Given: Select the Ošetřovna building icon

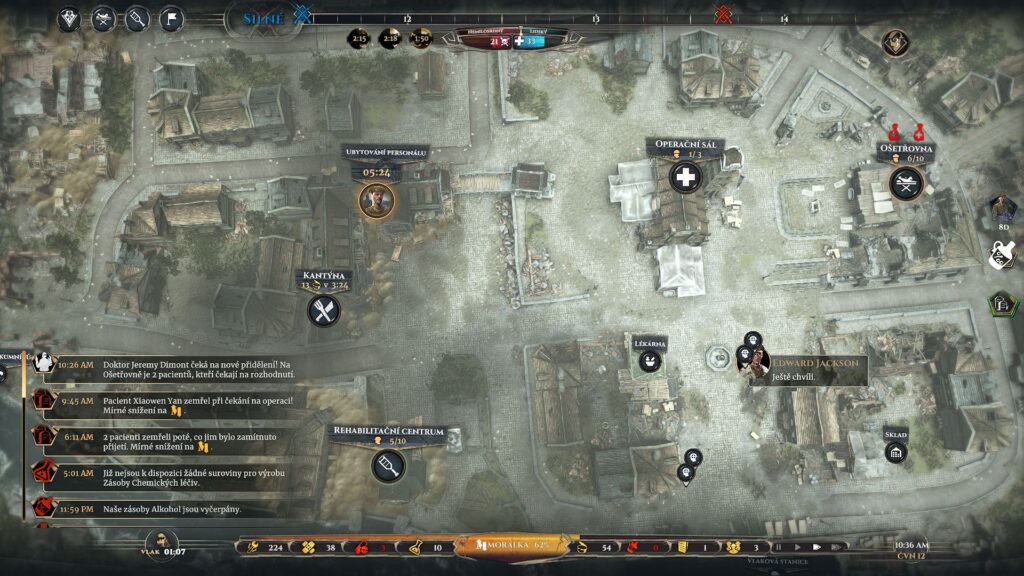Looking at the screenshot, I should tap(906, 182).
